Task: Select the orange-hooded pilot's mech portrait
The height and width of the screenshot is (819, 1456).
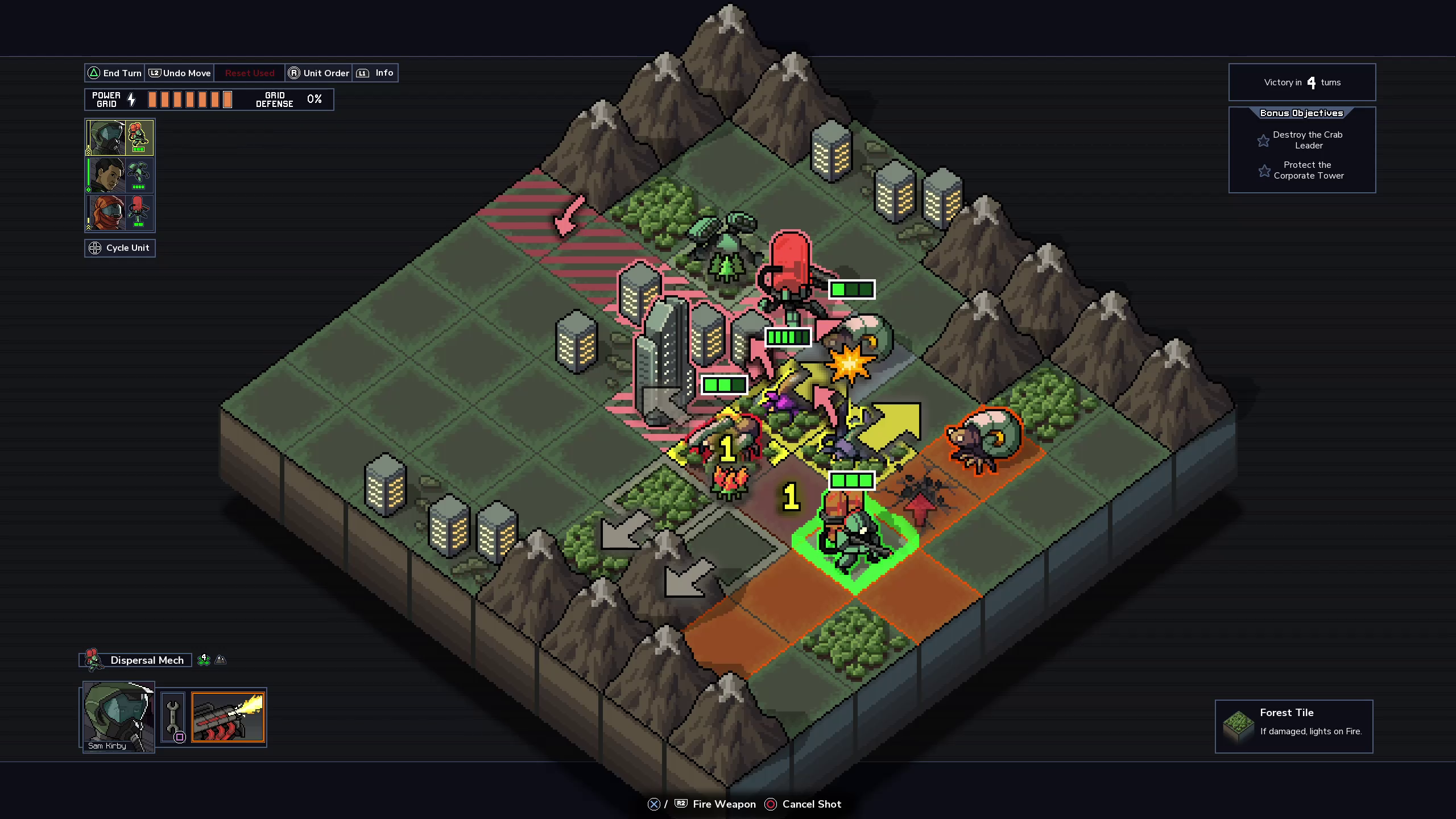Action: pyautogui.click(x=119, y=213)
